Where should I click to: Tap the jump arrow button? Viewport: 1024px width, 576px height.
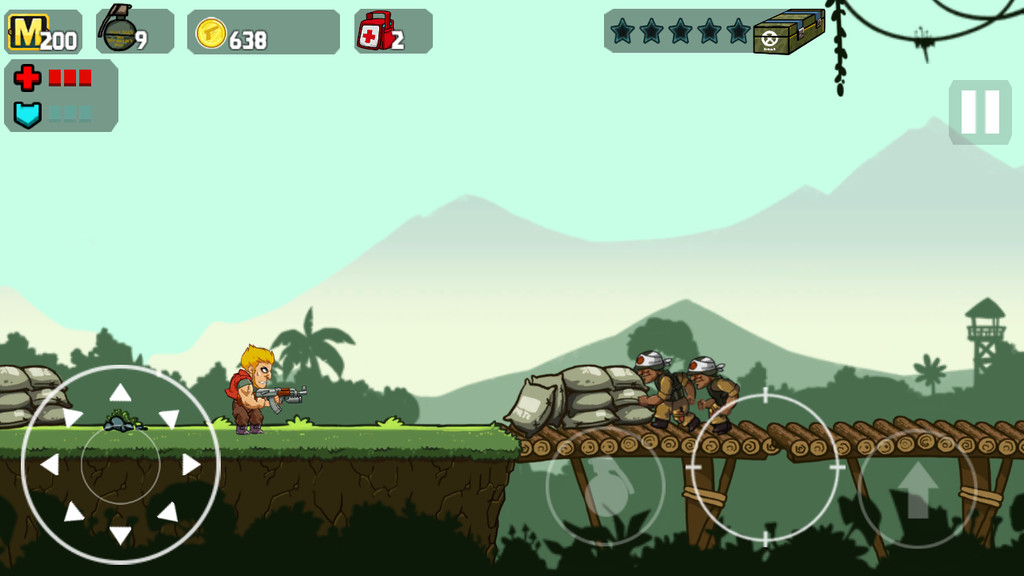[x=917, y=488]
